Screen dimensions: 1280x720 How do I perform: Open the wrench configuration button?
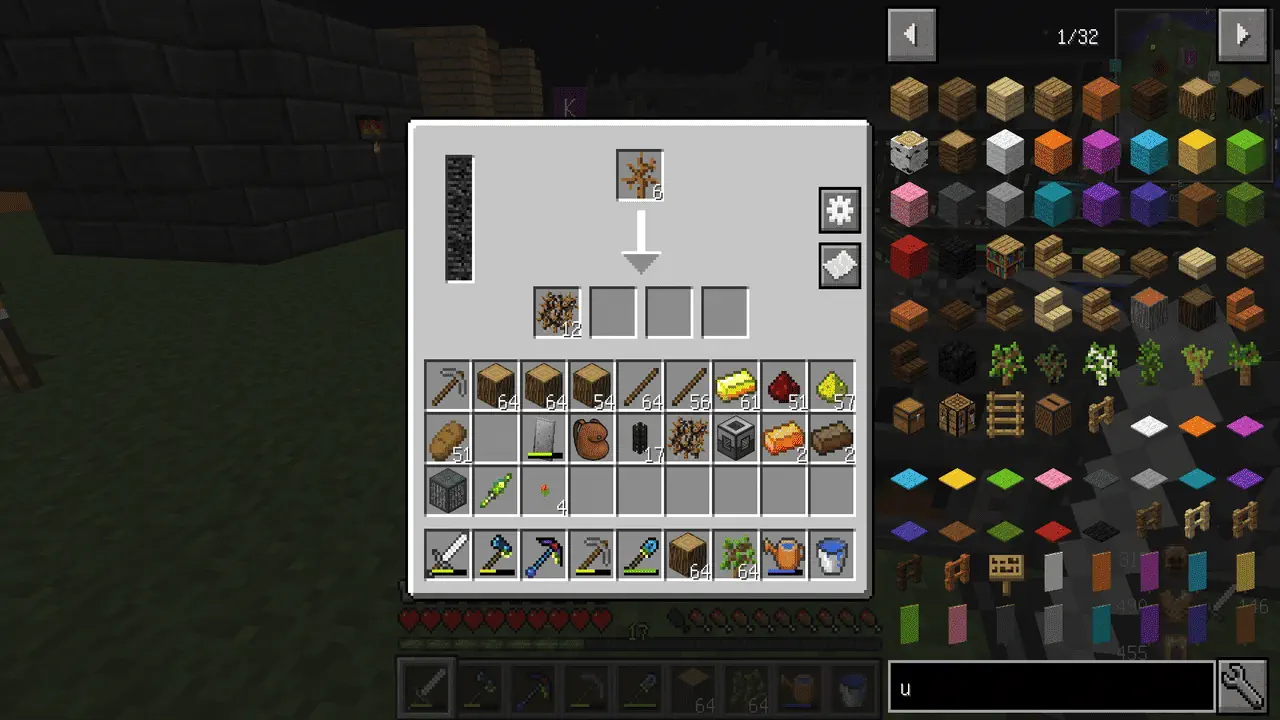point(1243,687)
